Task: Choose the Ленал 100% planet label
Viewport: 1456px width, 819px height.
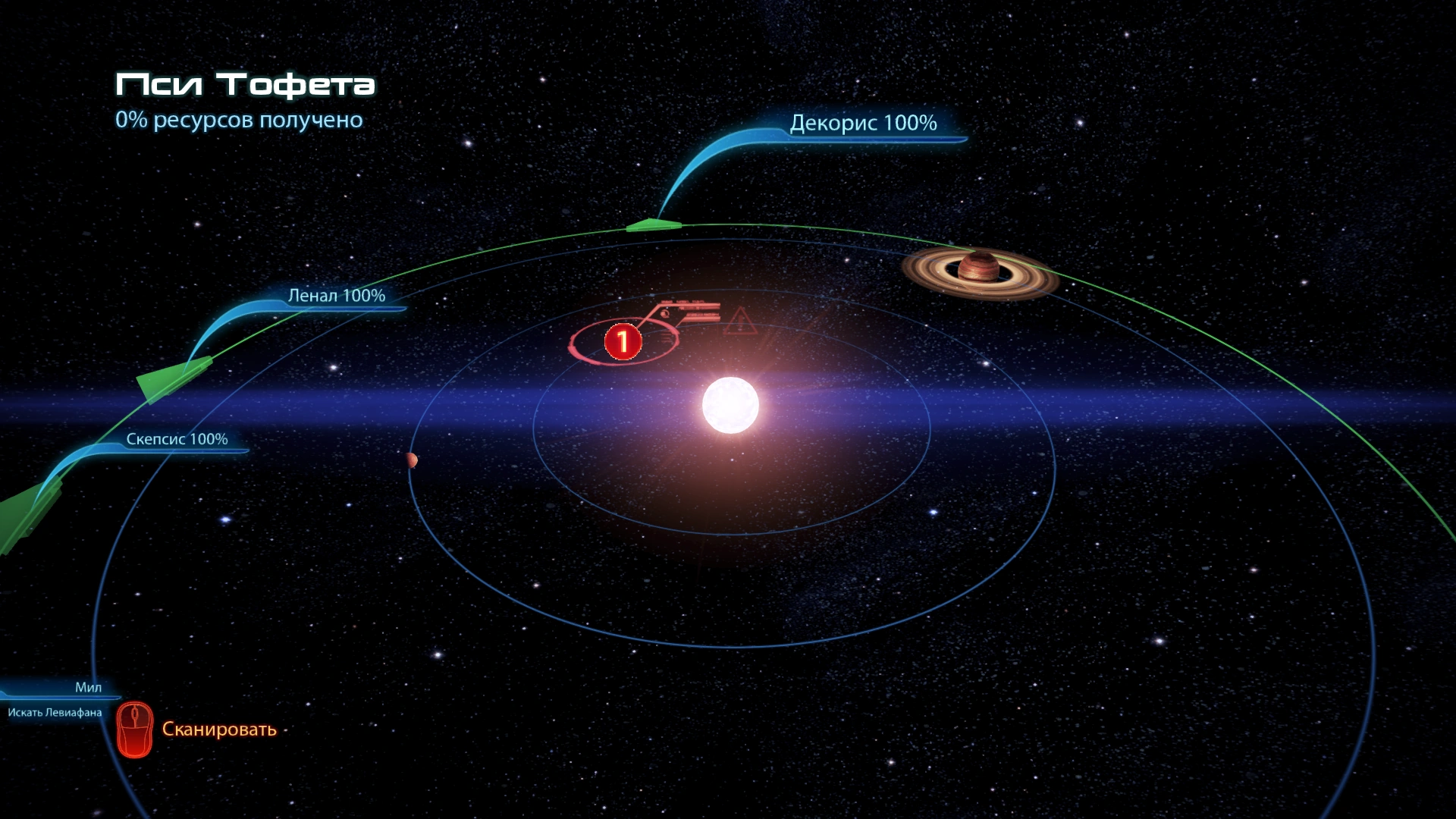Action: [x=336, y=296]
